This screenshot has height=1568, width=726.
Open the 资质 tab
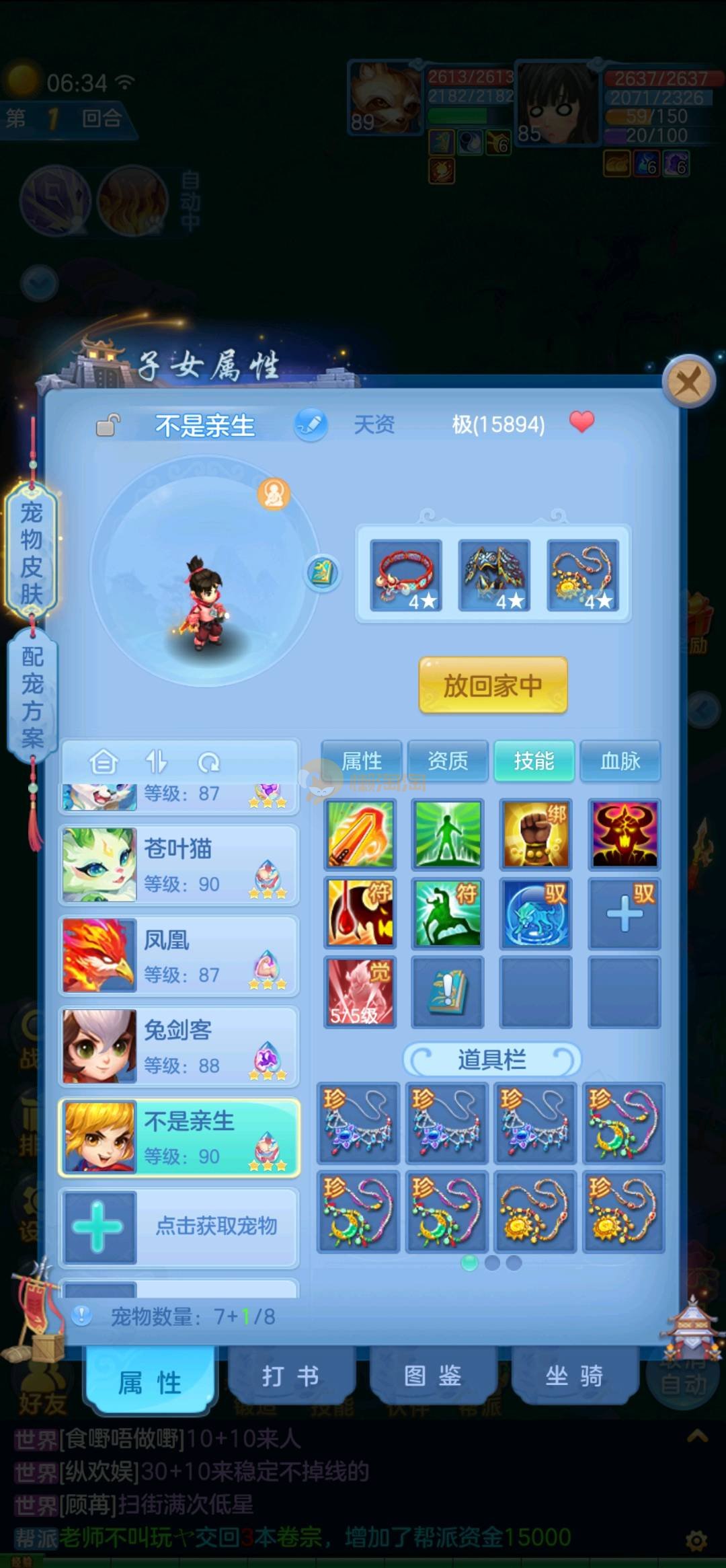point(448,761)
